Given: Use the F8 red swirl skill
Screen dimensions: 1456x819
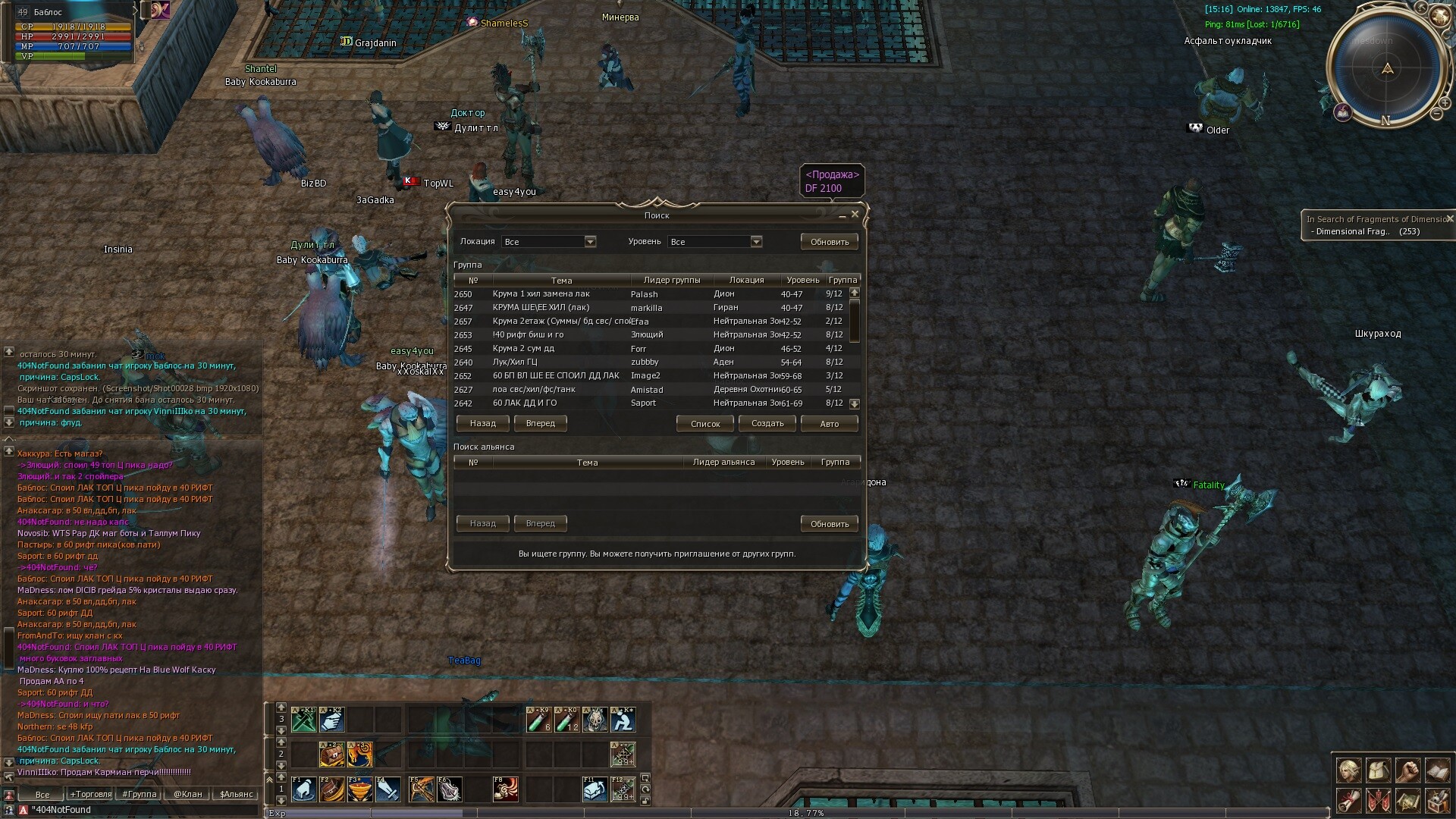Looking at the screenshot, I should pos(506,789).
